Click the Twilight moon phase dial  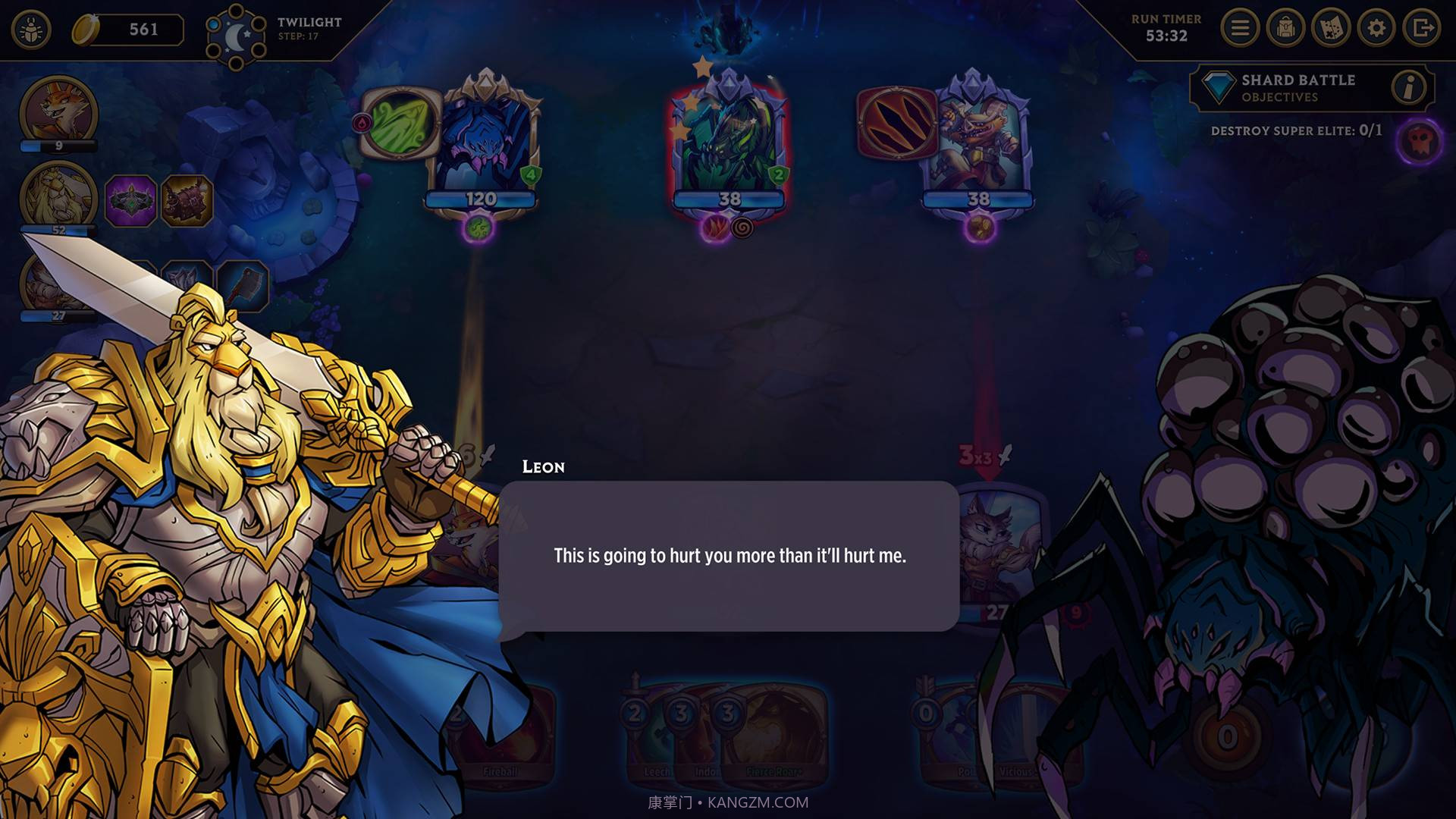coord(236,36)
